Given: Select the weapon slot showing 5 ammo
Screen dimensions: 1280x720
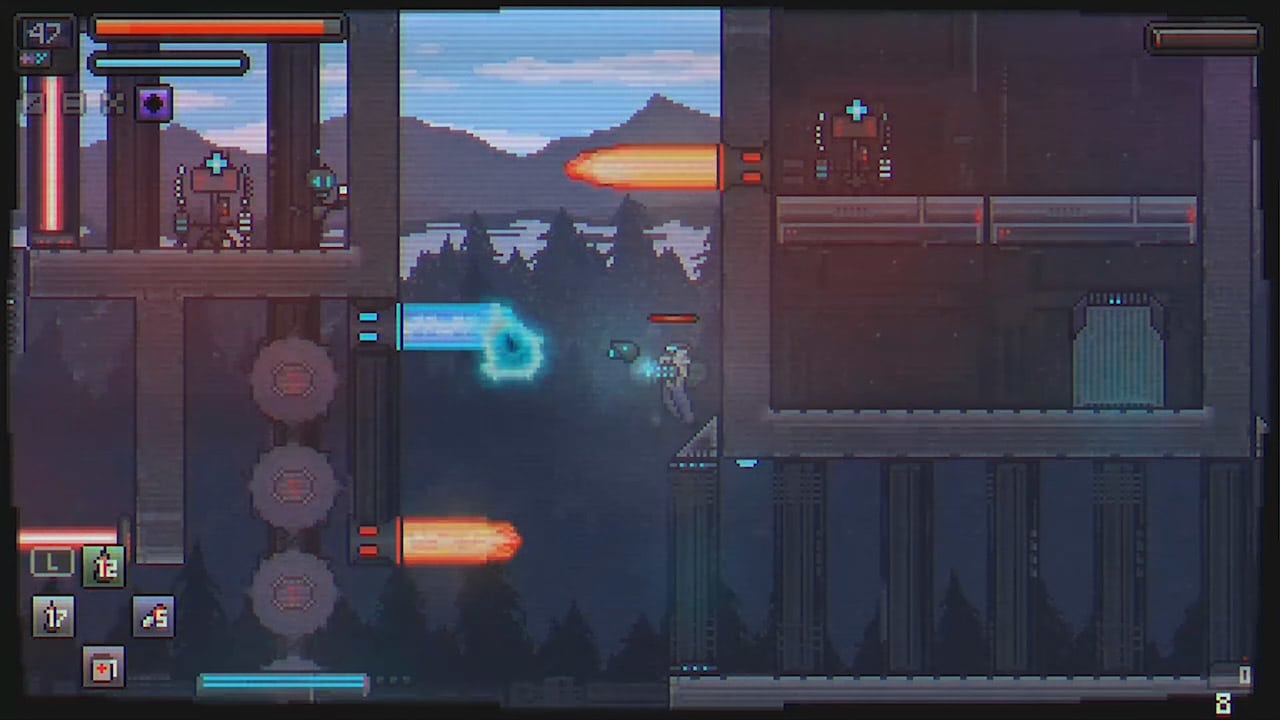Looking at the screenshot, I should [x=152, y=615].
